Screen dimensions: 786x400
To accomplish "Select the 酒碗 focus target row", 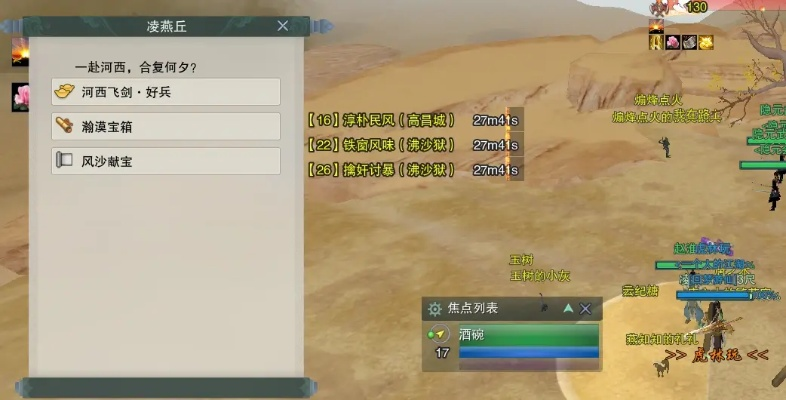I will (527, 334).
